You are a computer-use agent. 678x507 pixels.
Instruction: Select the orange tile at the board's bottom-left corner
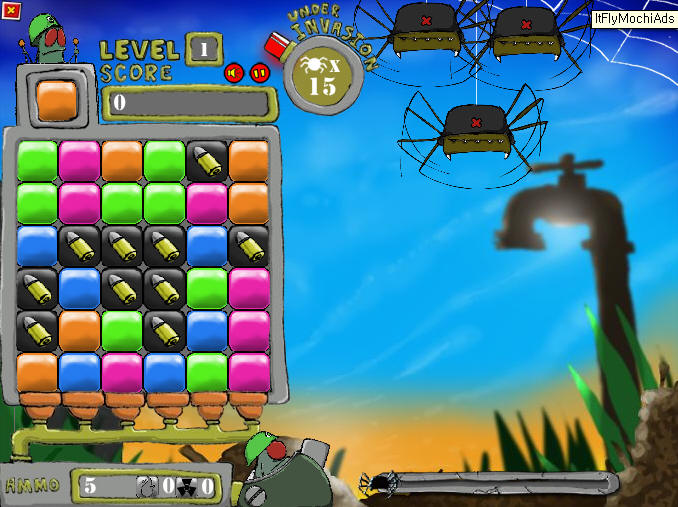pos(37,371)
